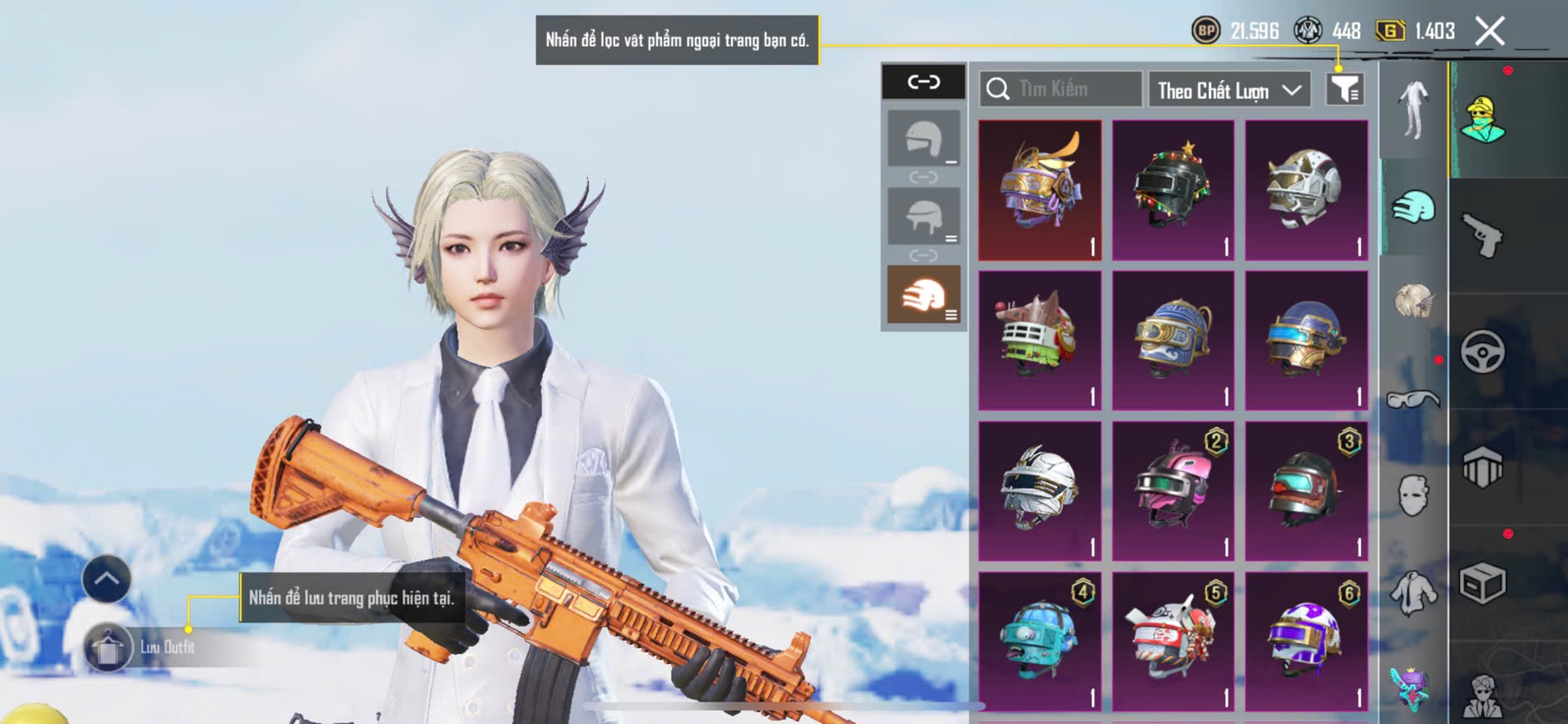The height and width of the screenshot is (724, 1568).
Task: Toggle the link icon button
Action: point(923,82)
